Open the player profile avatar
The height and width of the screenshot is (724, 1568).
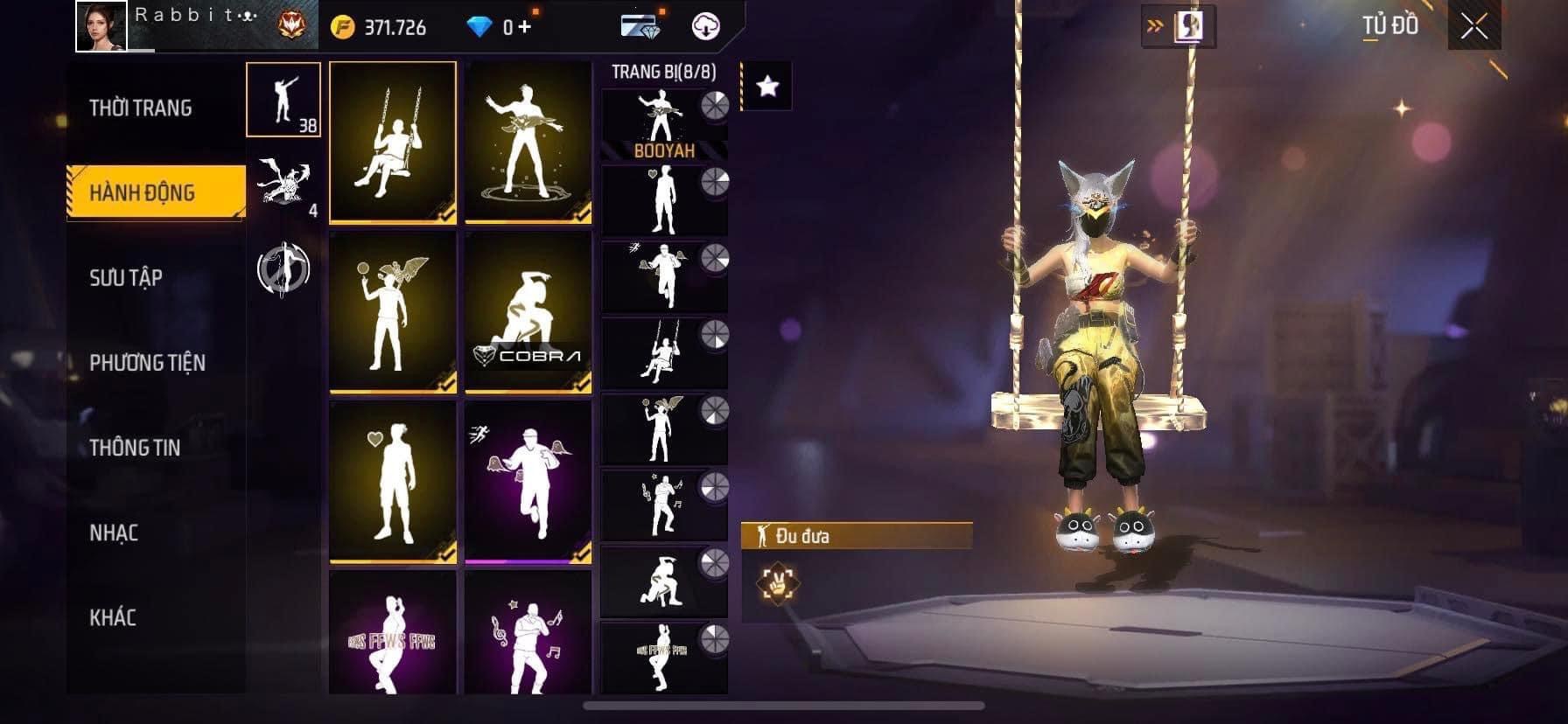coord(101,26)
